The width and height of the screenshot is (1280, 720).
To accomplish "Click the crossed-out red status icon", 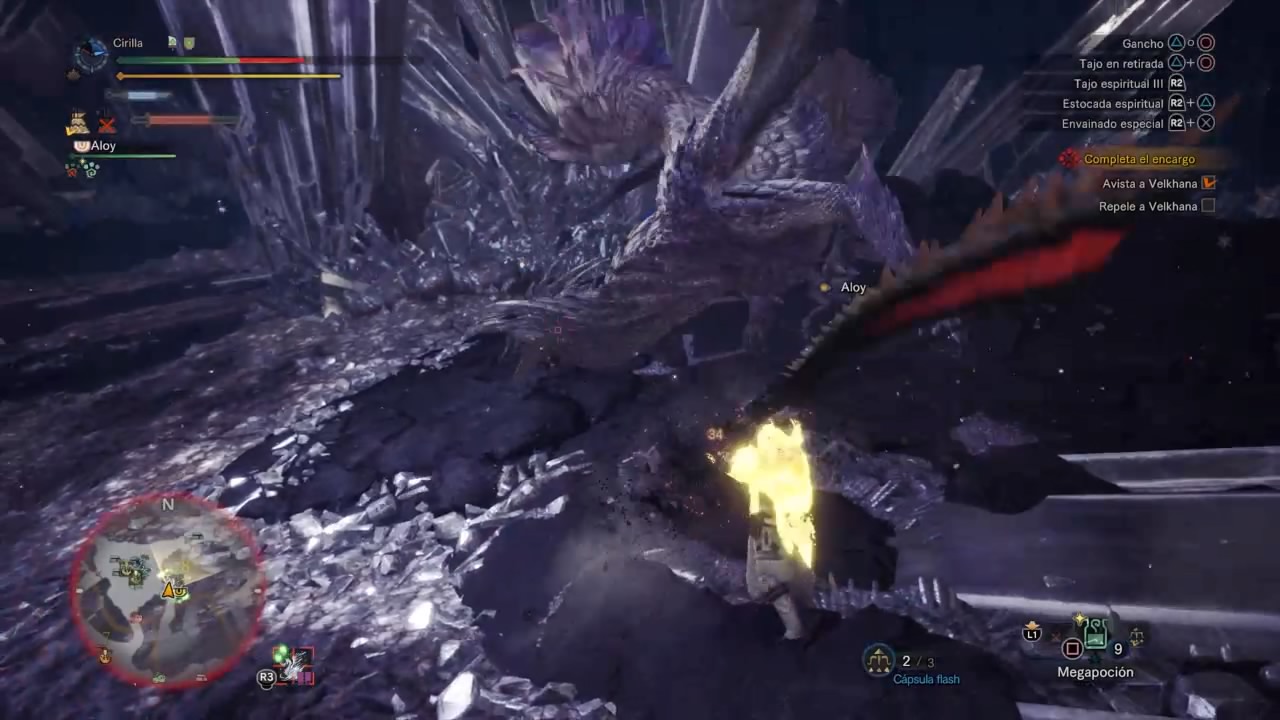I will click(107, 124).
